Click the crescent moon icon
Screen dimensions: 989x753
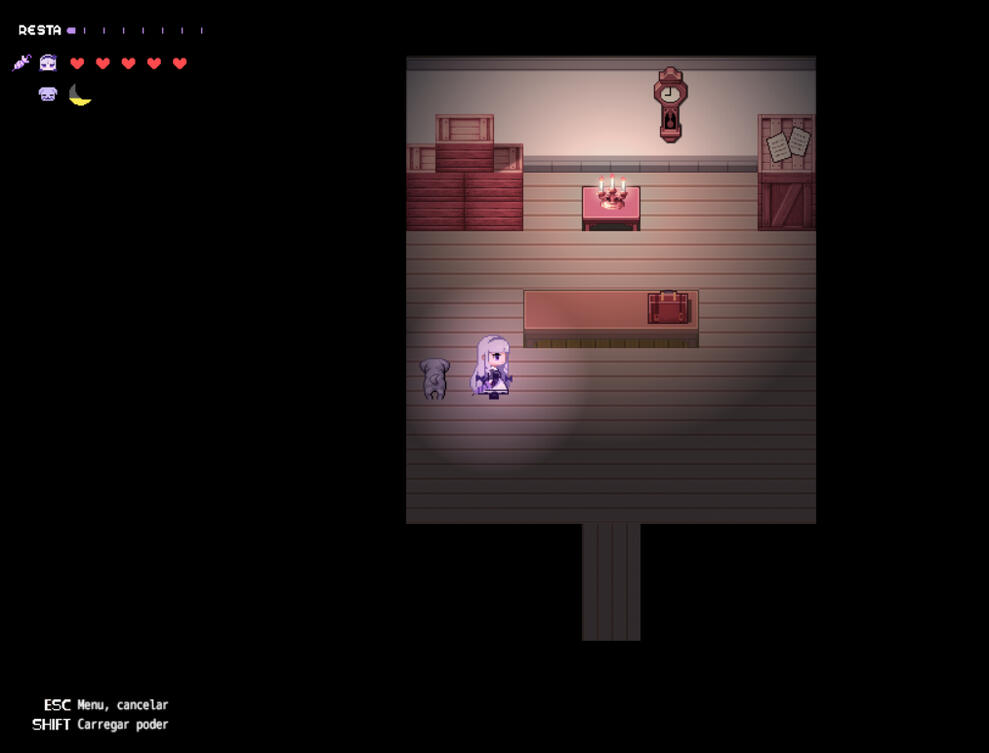pyautogui.click(x=80, y=95)
